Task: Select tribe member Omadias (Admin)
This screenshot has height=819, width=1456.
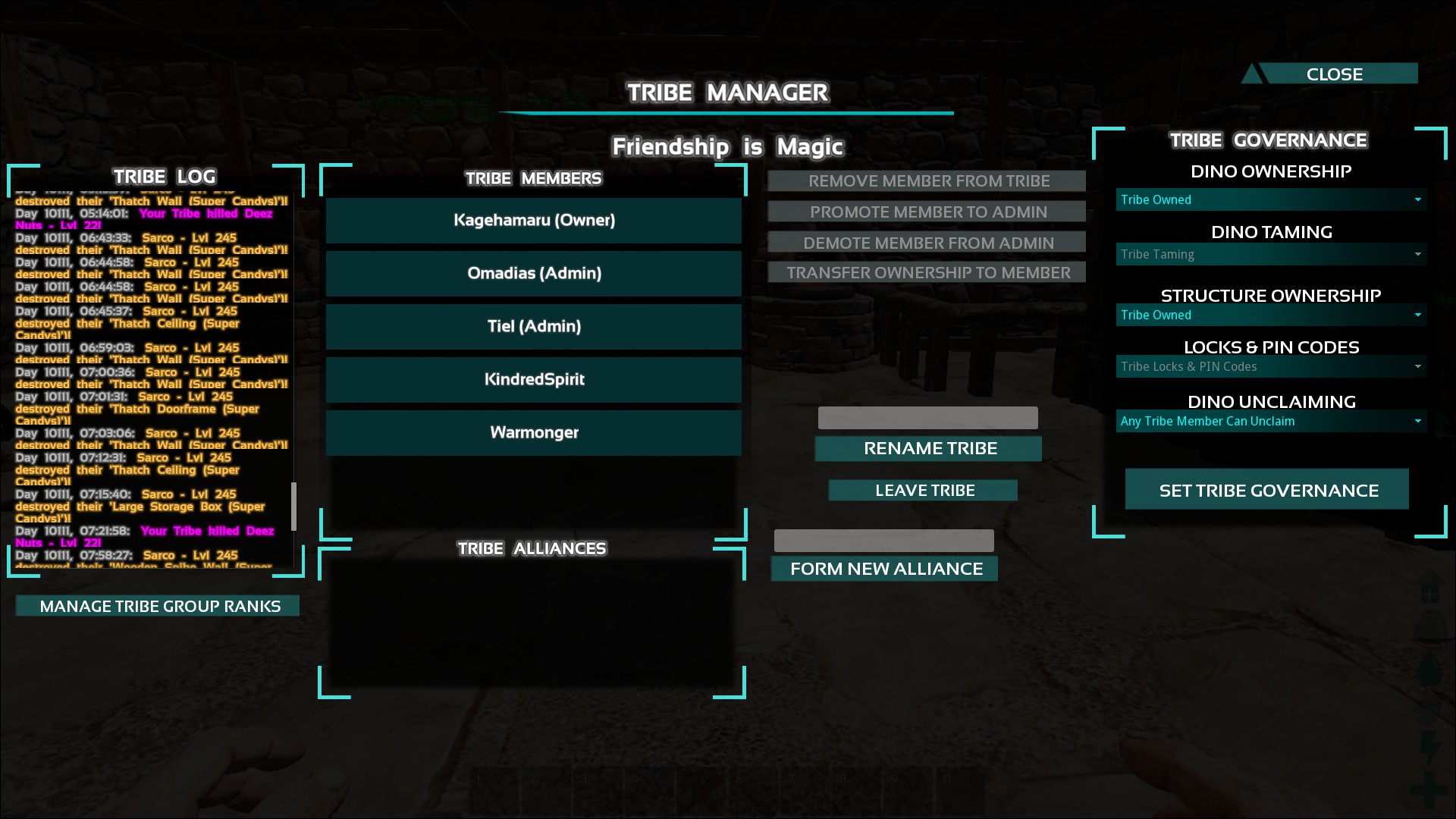Action: point(534,274)
